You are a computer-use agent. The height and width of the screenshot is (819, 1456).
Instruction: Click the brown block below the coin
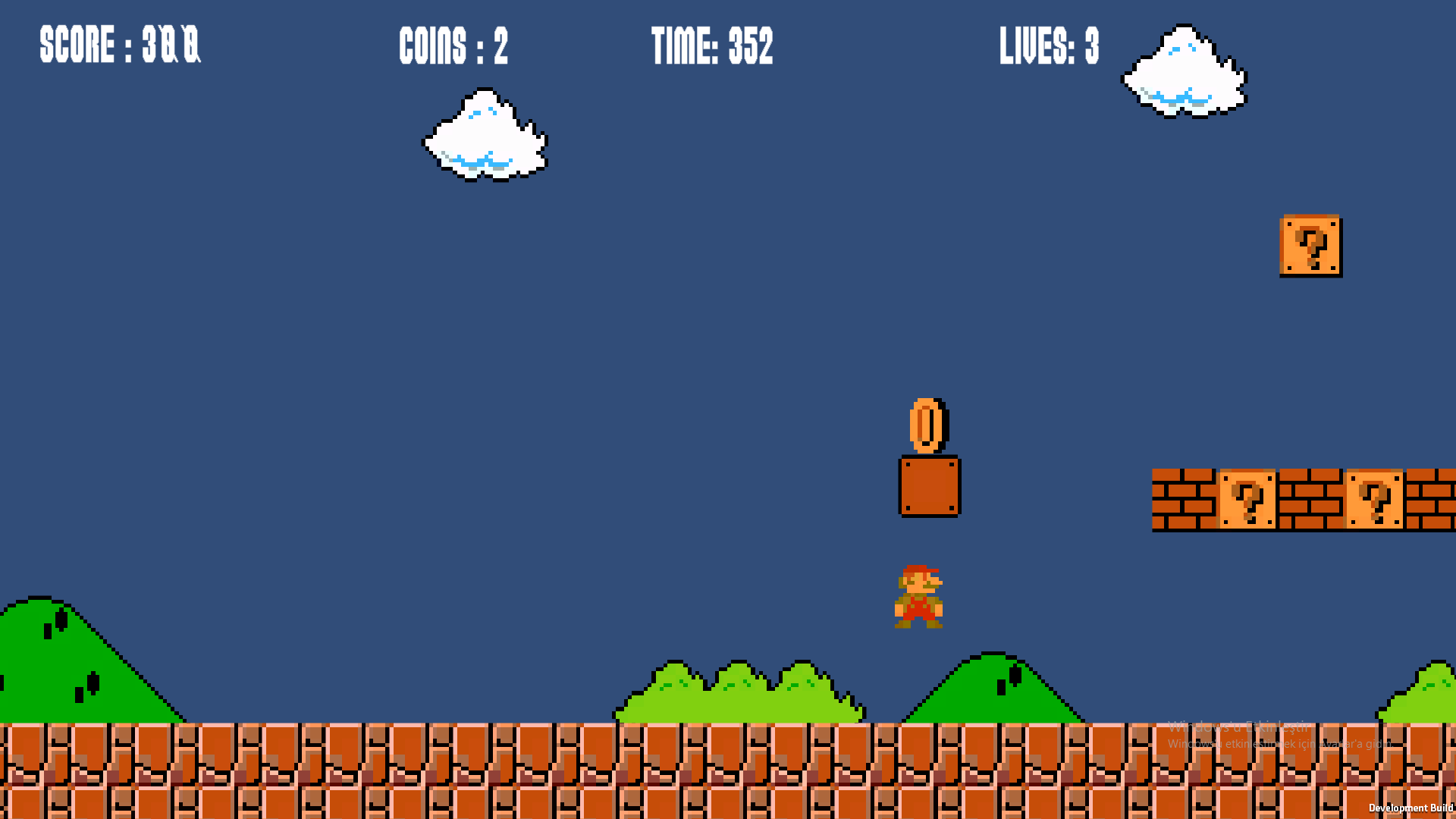click(928, 486)
